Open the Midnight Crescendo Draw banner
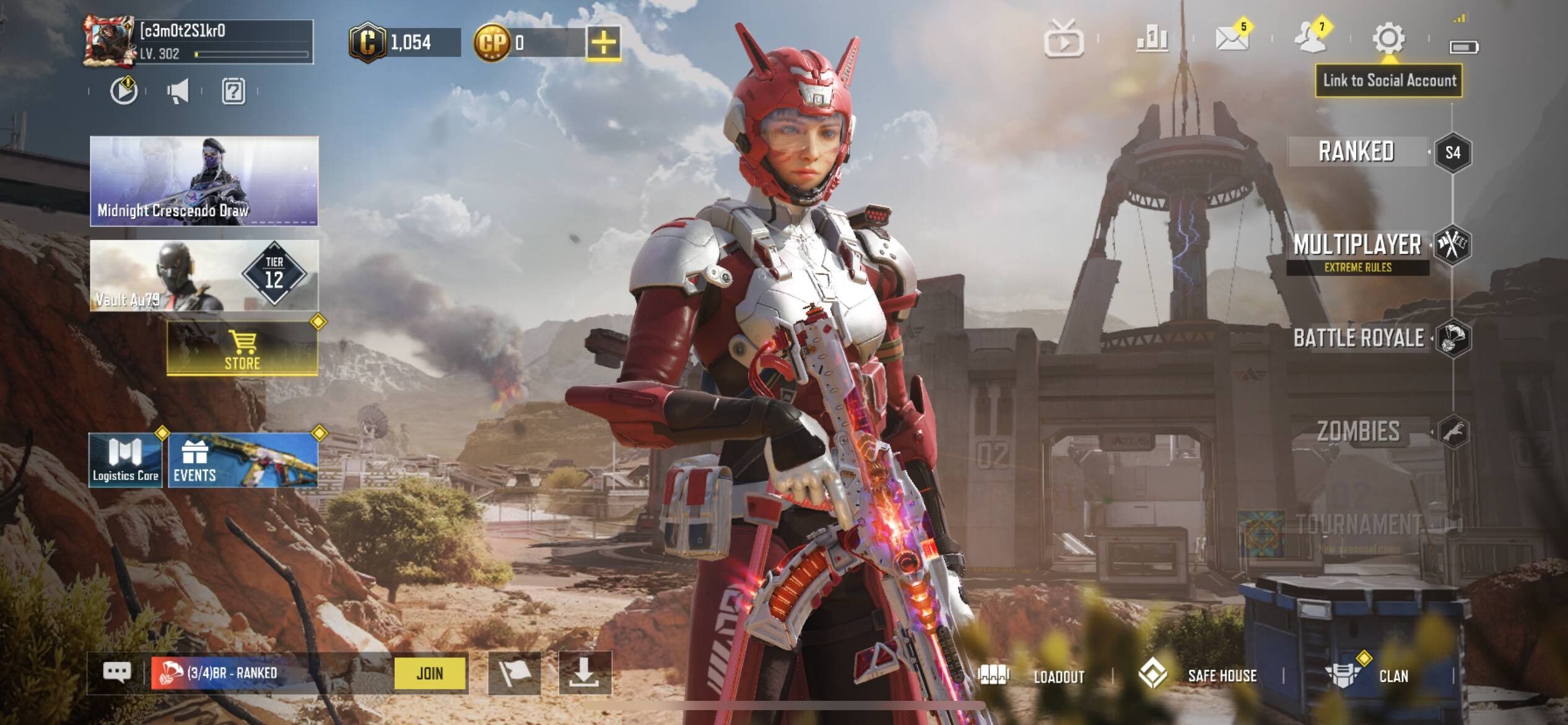1568x725 pixels. click(x=204, y=180)
